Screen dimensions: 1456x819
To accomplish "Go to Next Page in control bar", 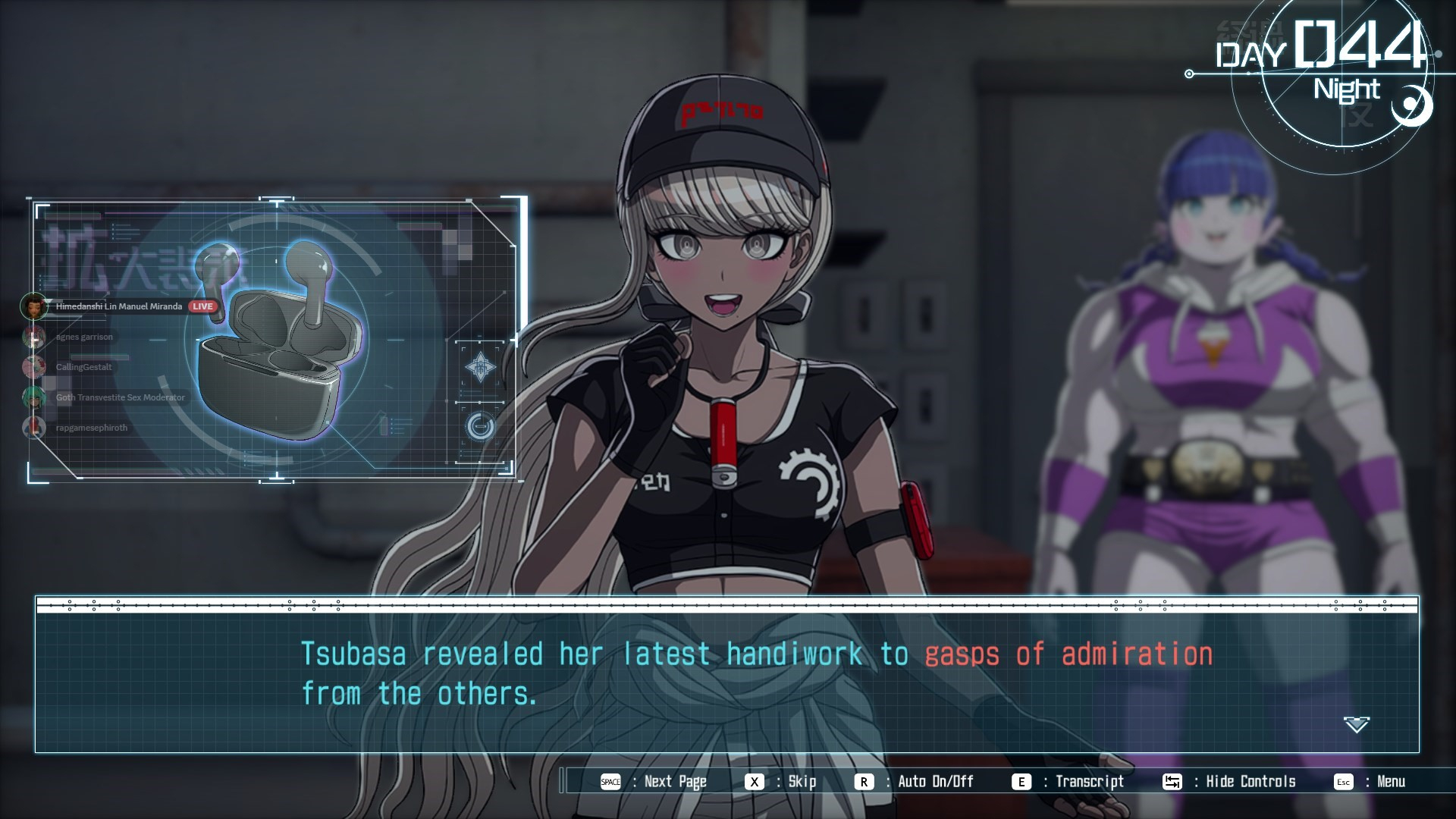I will 654,782.
